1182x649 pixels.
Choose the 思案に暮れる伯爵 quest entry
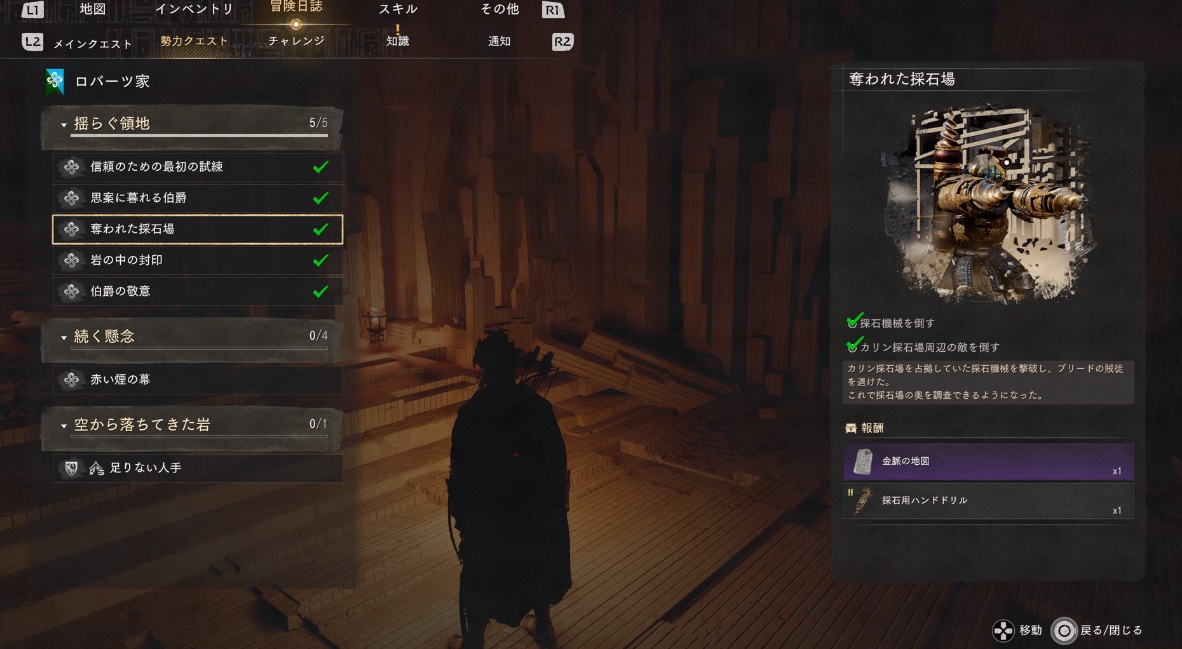[x=197, y=198]
